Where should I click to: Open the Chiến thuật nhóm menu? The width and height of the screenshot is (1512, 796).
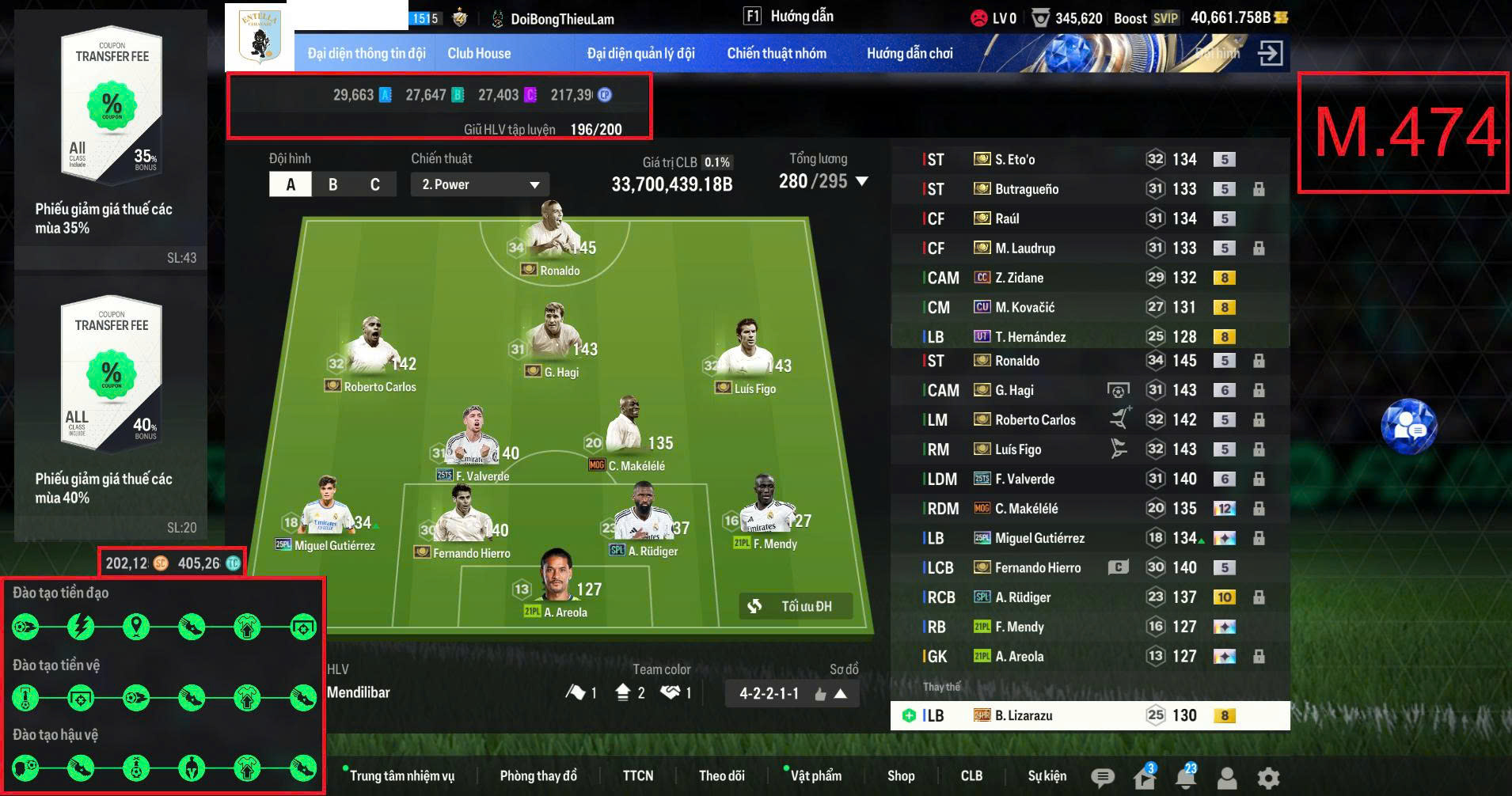point(777,52)
